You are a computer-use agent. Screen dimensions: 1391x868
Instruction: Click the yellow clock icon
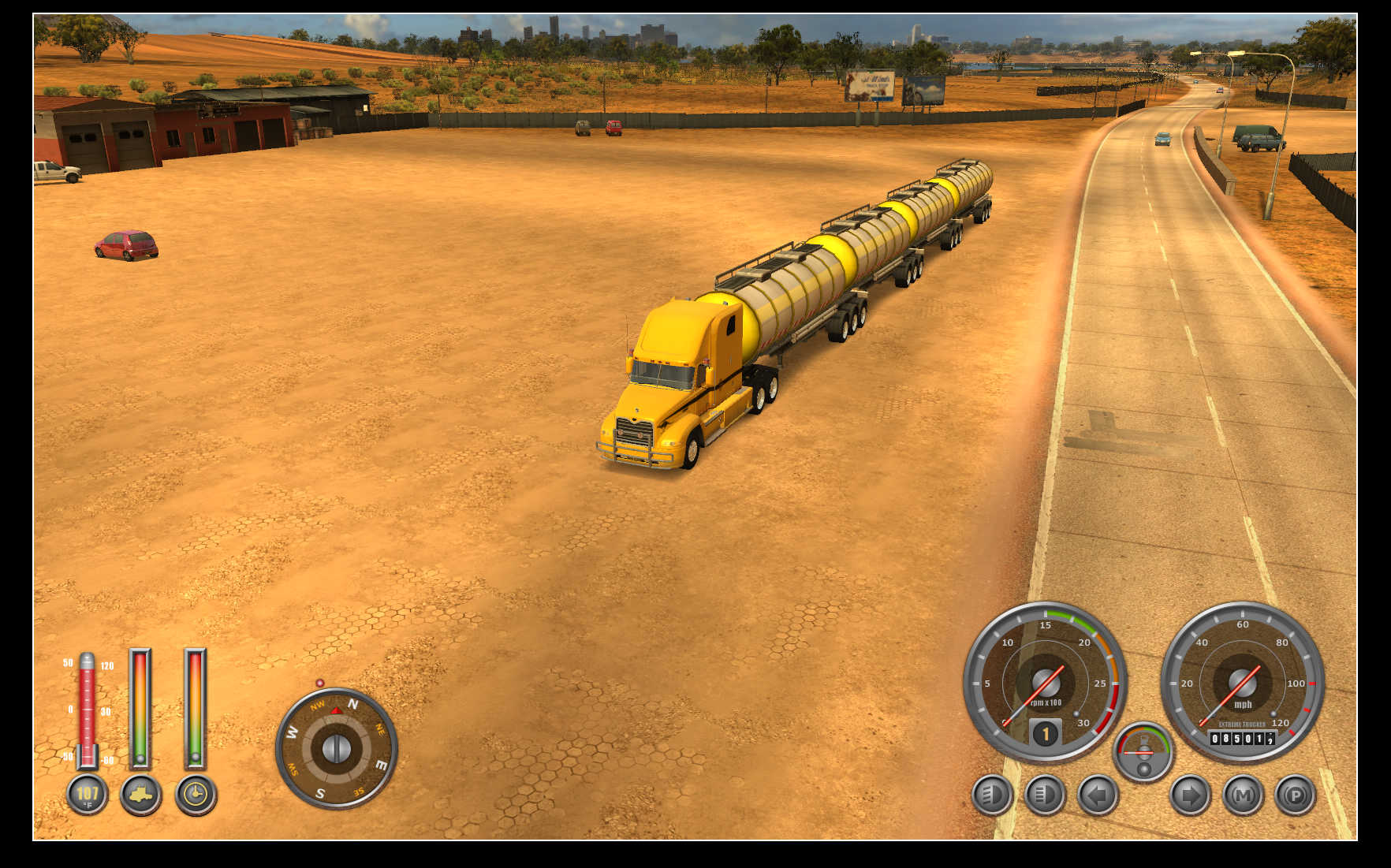tap(195, 794)
